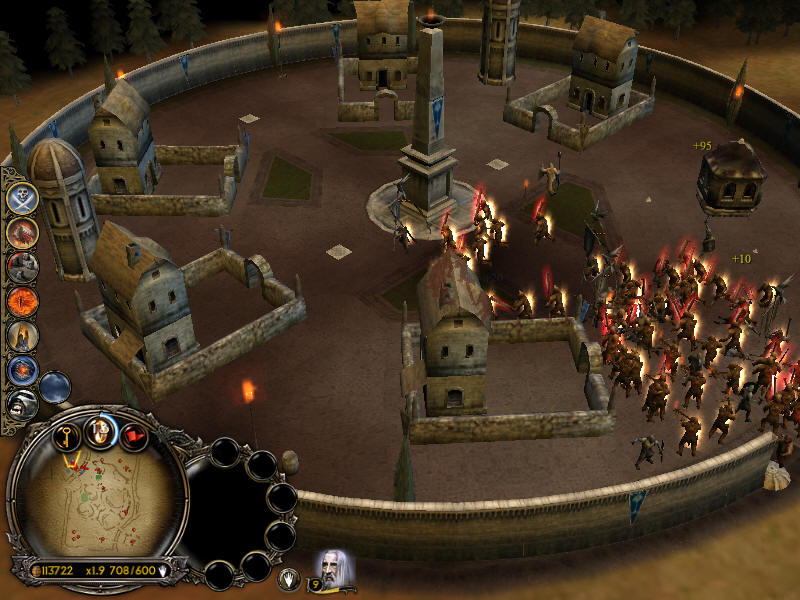This screenshot has height=600, width=800.
Task: Activate the crossed swords skull power
Action: point(22,197)
